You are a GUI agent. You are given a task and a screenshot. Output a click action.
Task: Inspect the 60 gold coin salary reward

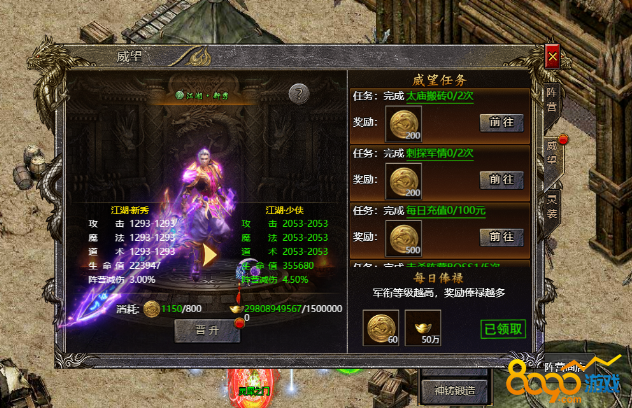point(380,327)
